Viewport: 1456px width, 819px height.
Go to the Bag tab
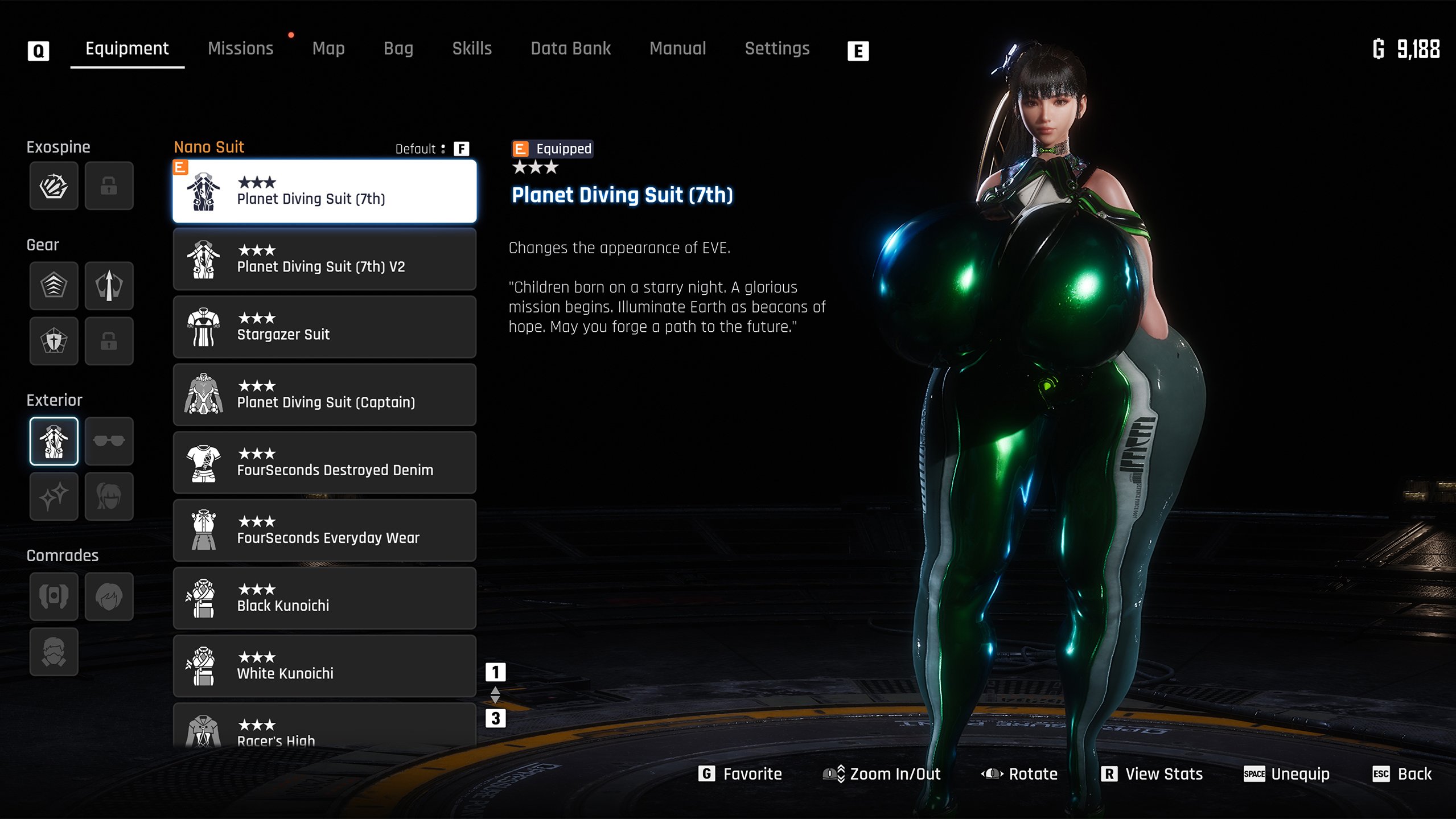[x=398, y=49]
